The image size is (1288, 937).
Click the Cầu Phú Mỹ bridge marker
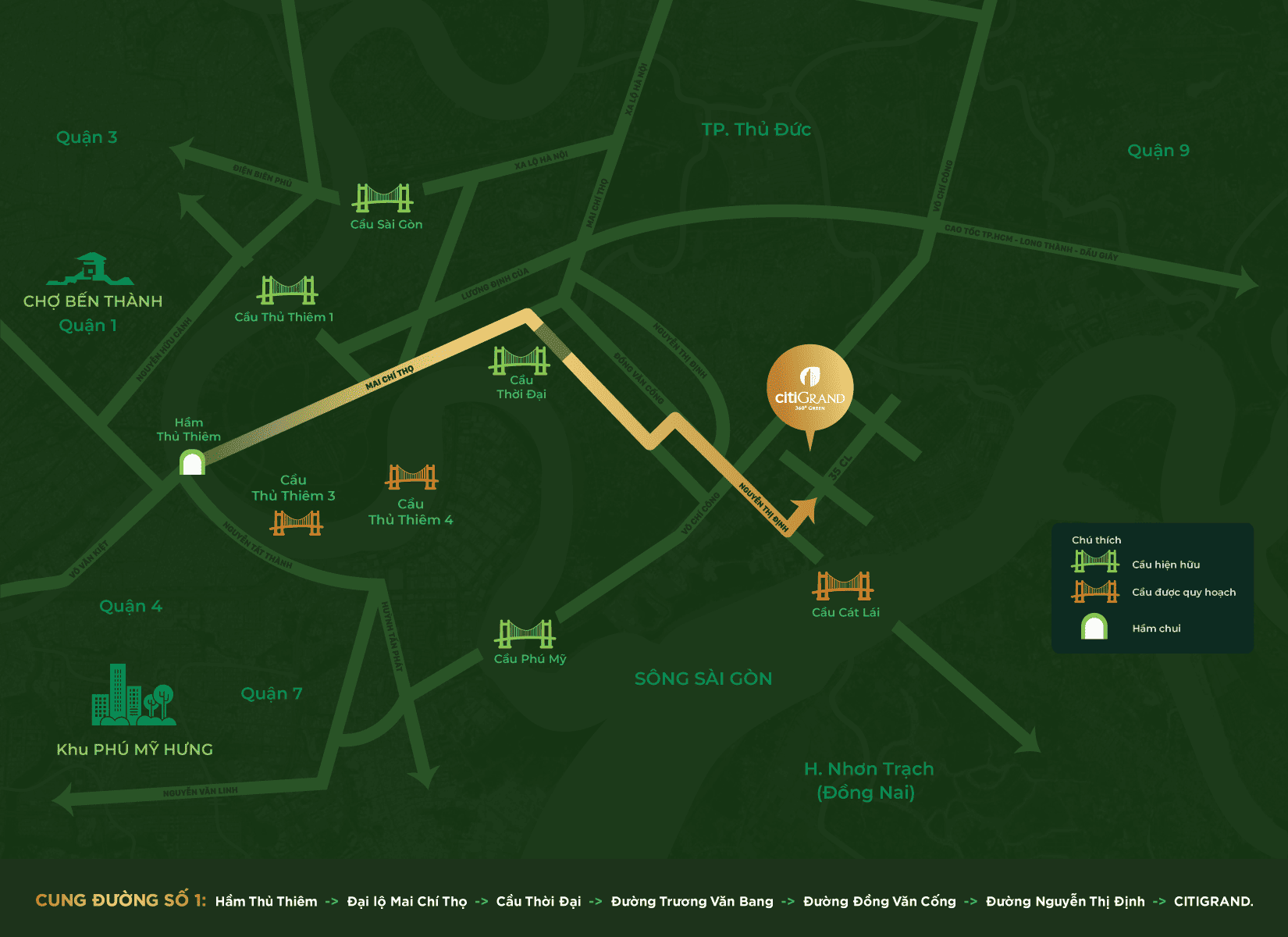click(525, 633)
